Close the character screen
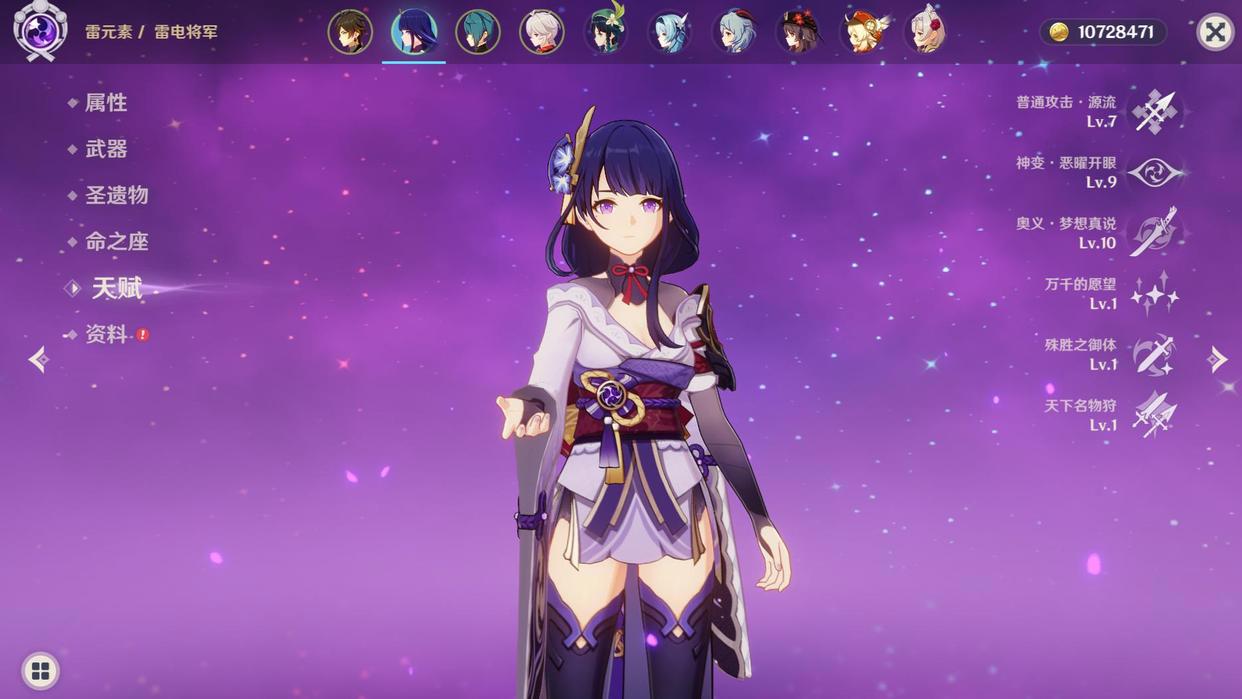 pos(1215,32)
